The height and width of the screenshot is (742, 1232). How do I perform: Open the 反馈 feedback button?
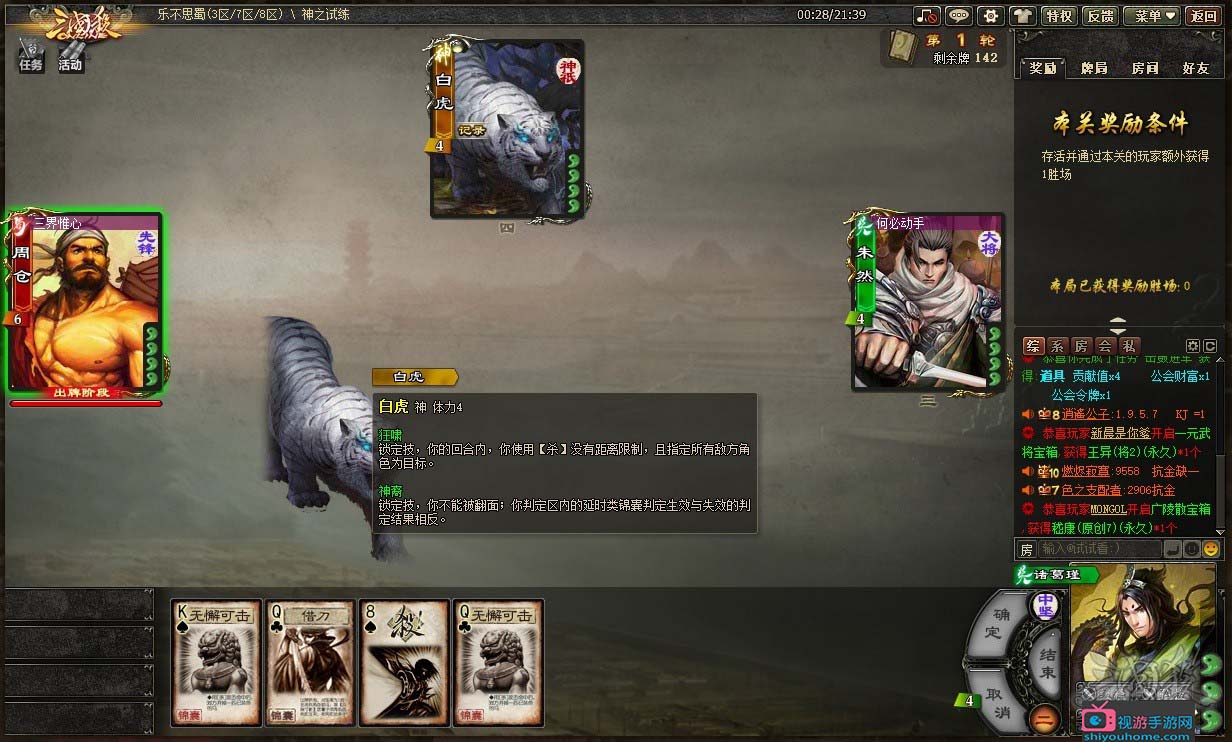pyautogui.click(x=1100, y=15)
